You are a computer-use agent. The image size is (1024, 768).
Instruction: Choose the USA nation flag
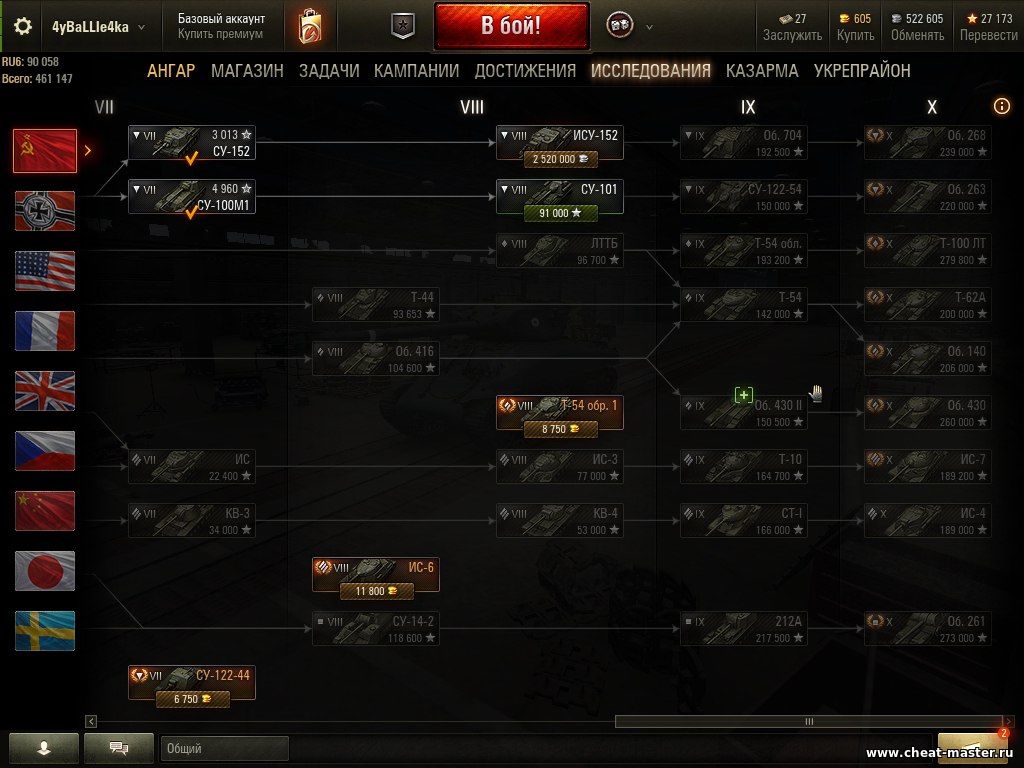[x=45, y=271]
